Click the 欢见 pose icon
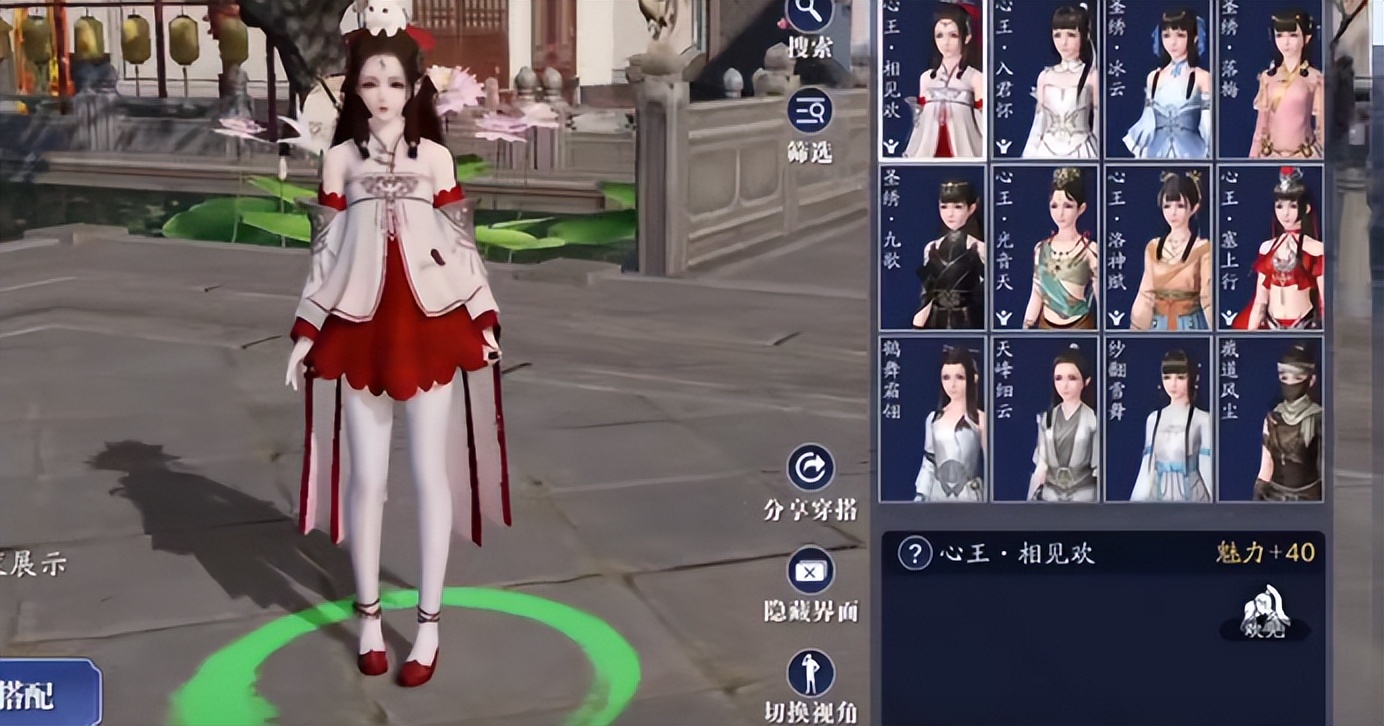 click(1265, 612)
